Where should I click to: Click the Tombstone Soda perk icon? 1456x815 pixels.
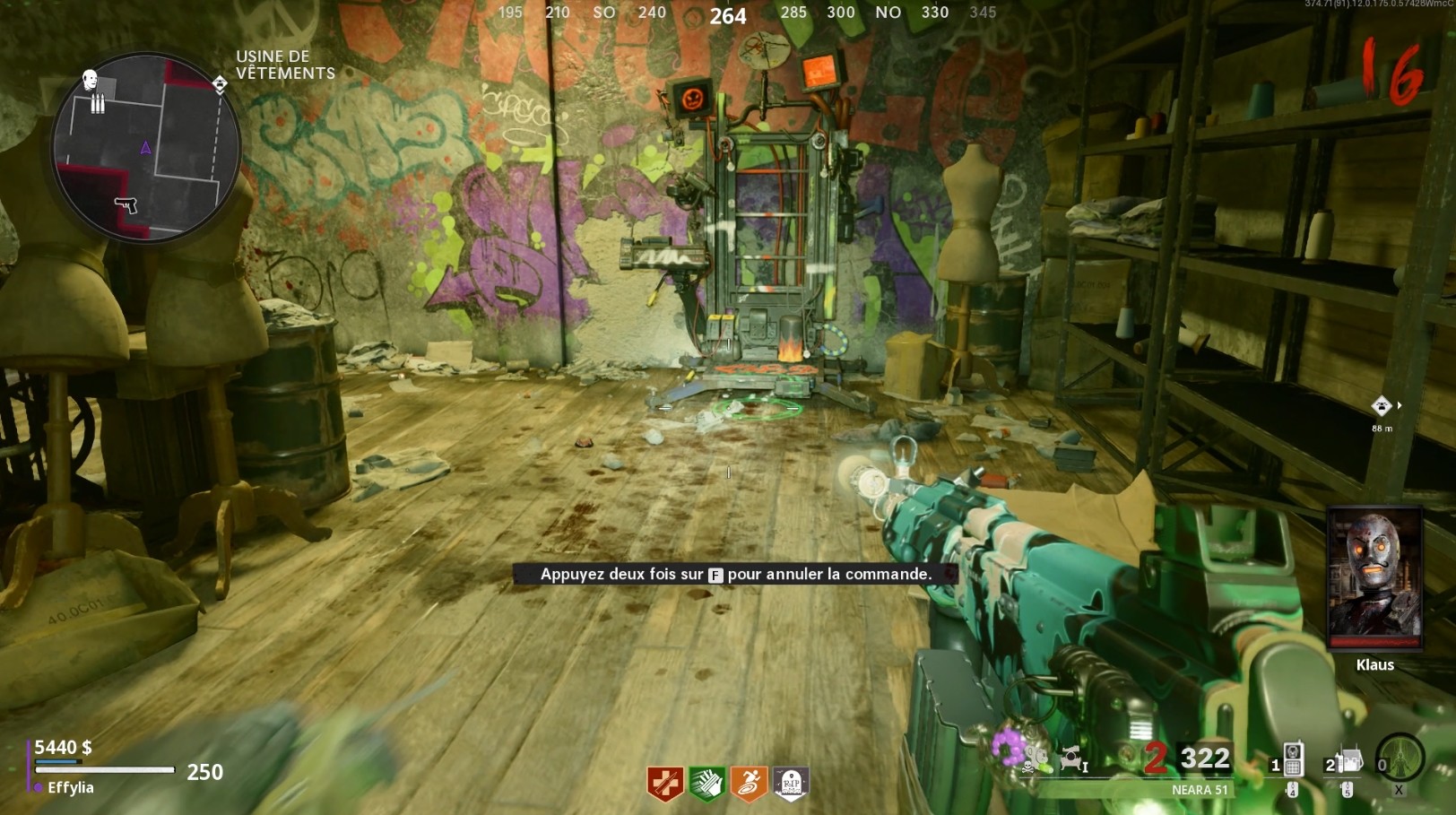[789, 783]
